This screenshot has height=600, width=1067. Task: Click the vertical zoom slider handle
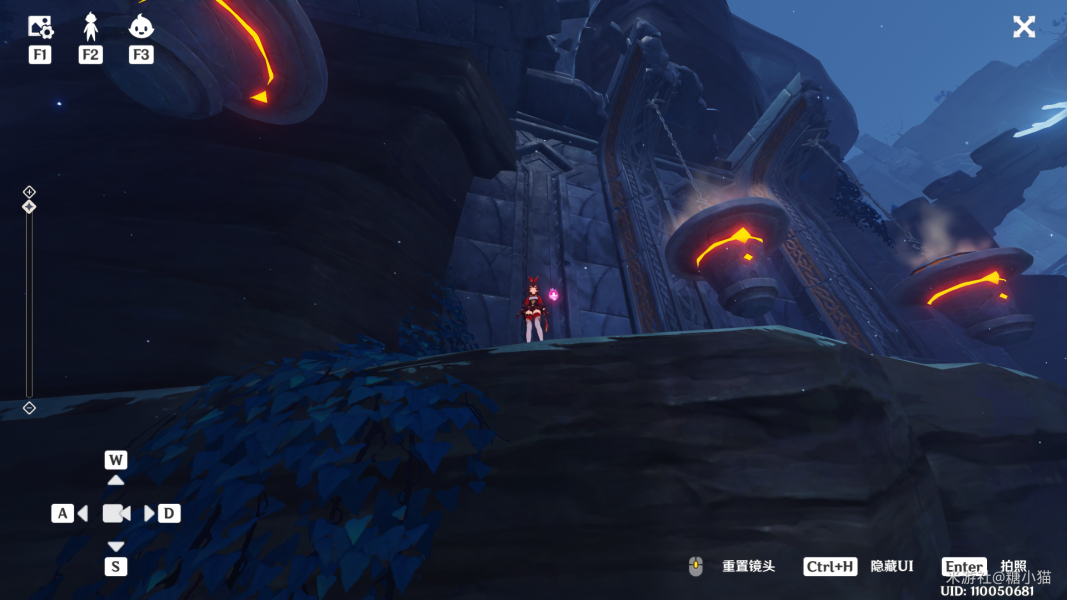click(29, 207)
